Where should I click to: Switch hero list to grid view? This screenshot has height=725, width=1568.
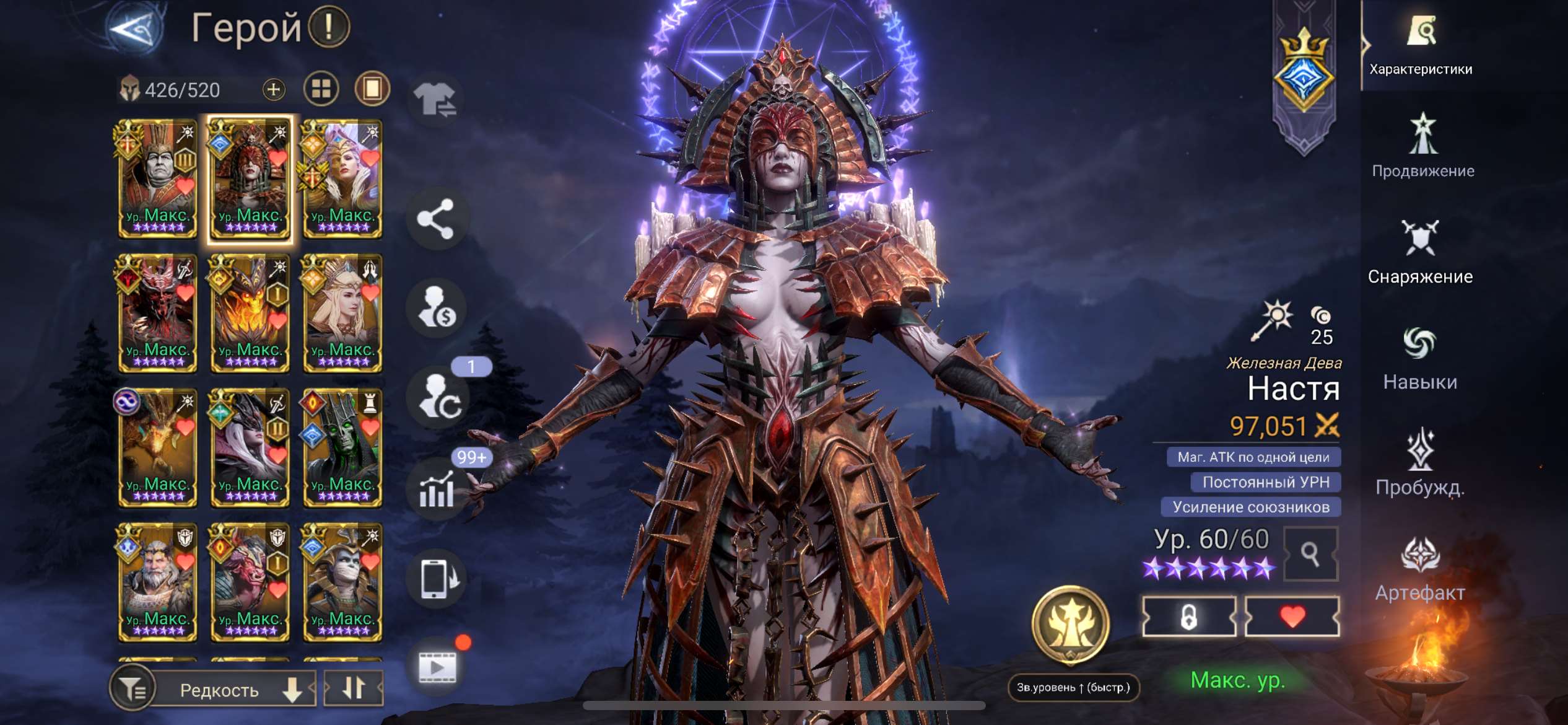click(321, 90)
